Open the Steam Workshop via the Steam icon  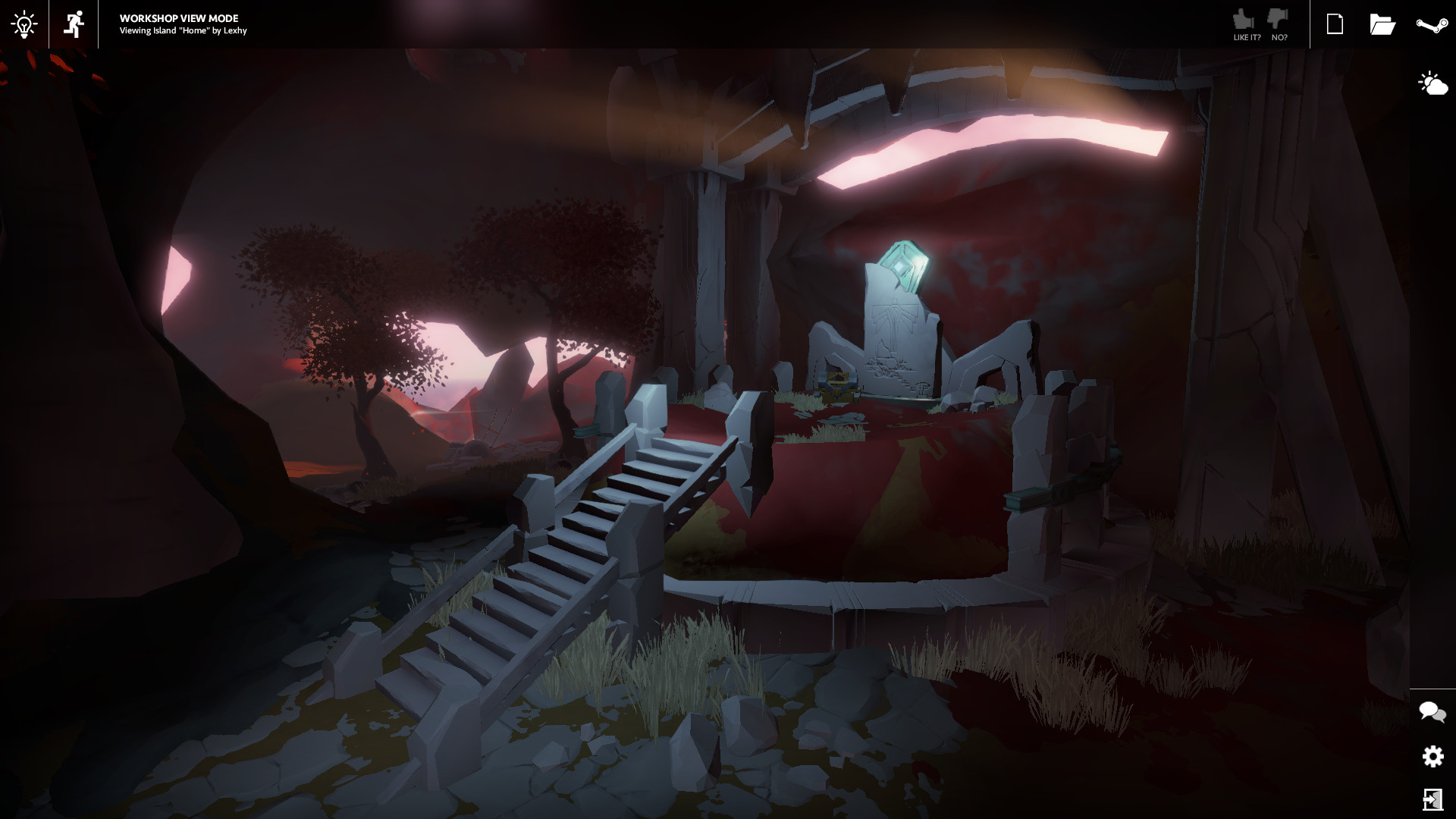pyautogui.click(x=1430, y=24)
